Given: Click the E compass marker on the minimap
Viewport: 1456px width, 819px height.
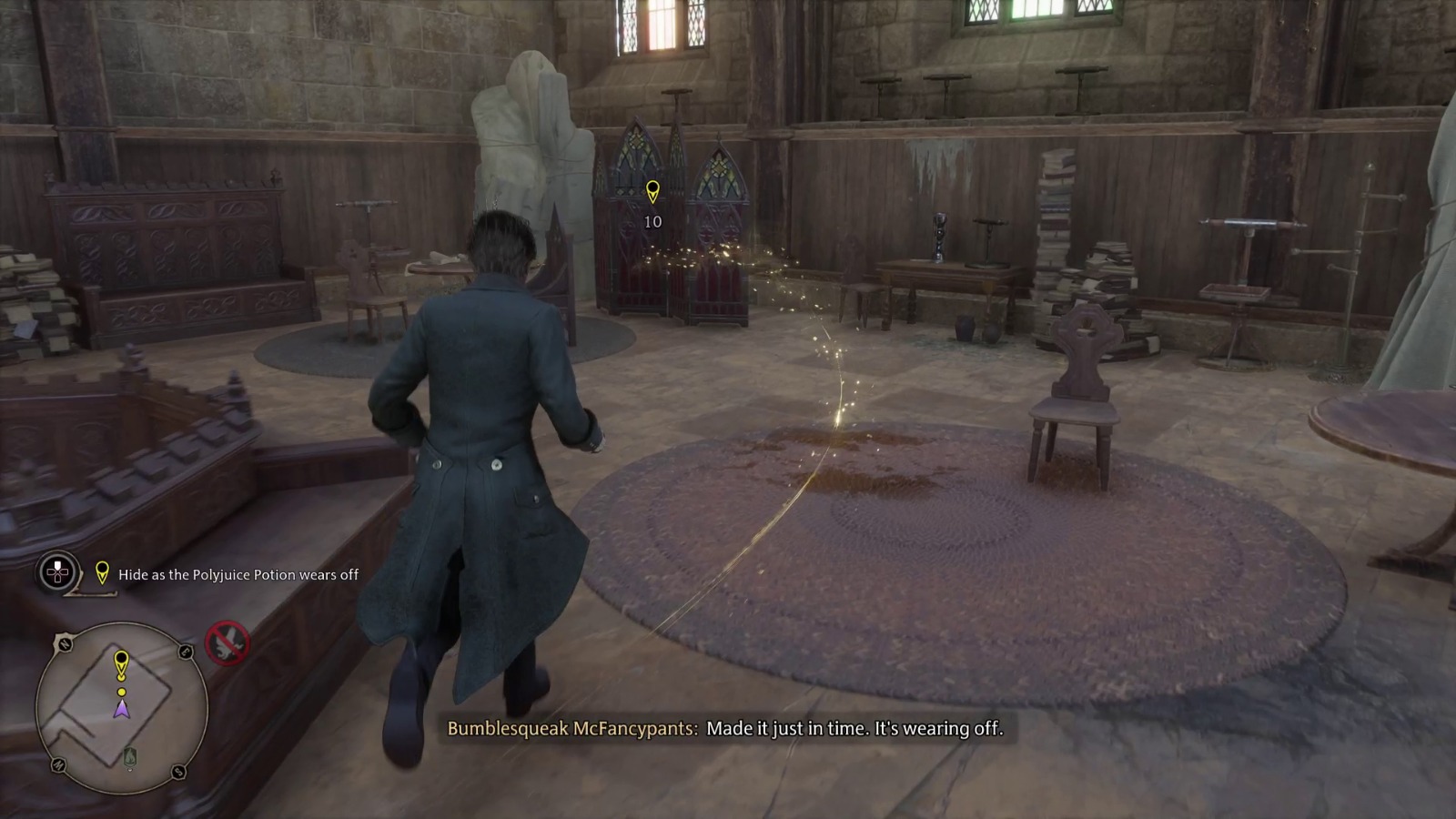Looking at the screenshot, I should (185, 652).
